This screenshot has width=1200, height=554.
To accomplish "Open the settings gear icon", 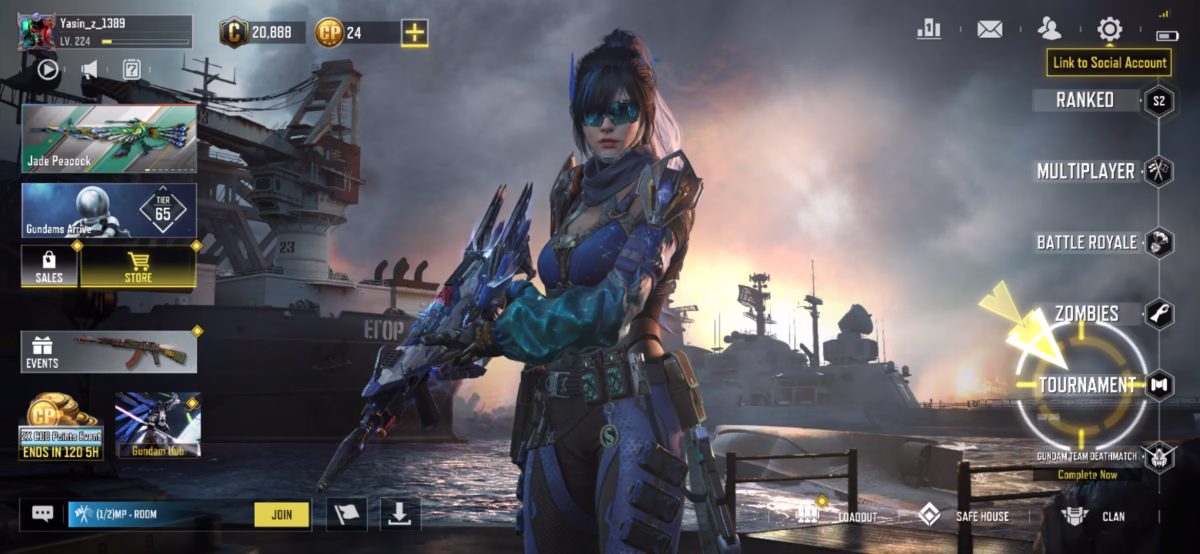I will coord(1109,29).
